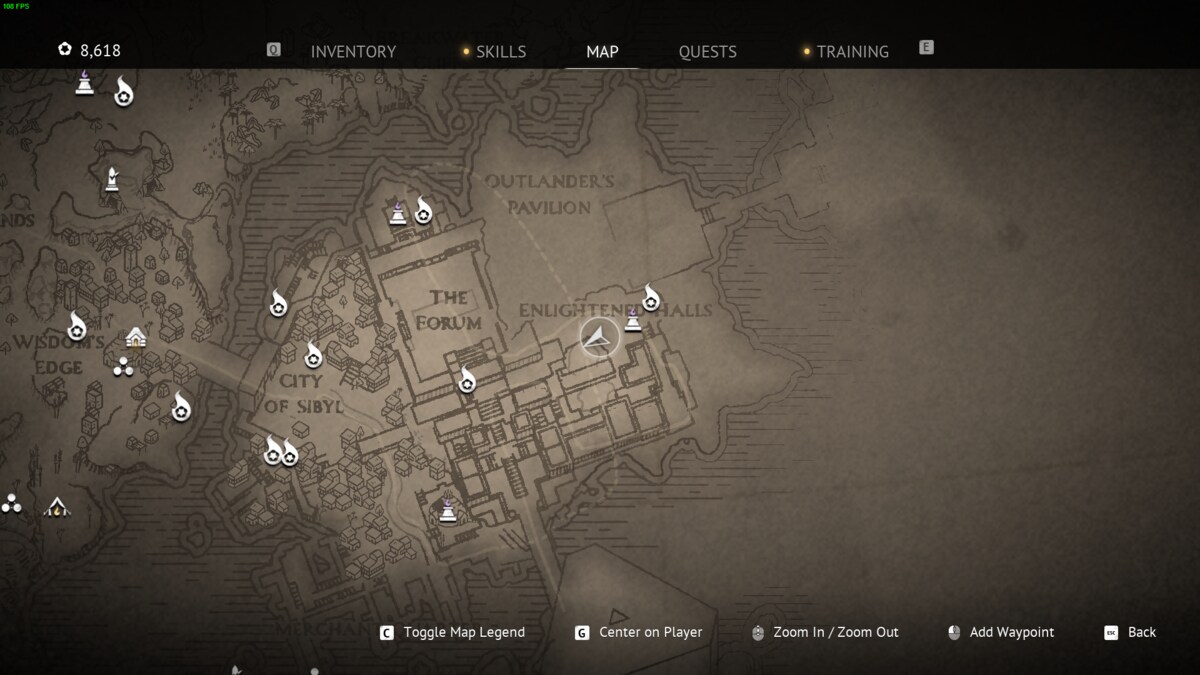Select the flame marker above City of Sibyl

(x=313, y=355)
